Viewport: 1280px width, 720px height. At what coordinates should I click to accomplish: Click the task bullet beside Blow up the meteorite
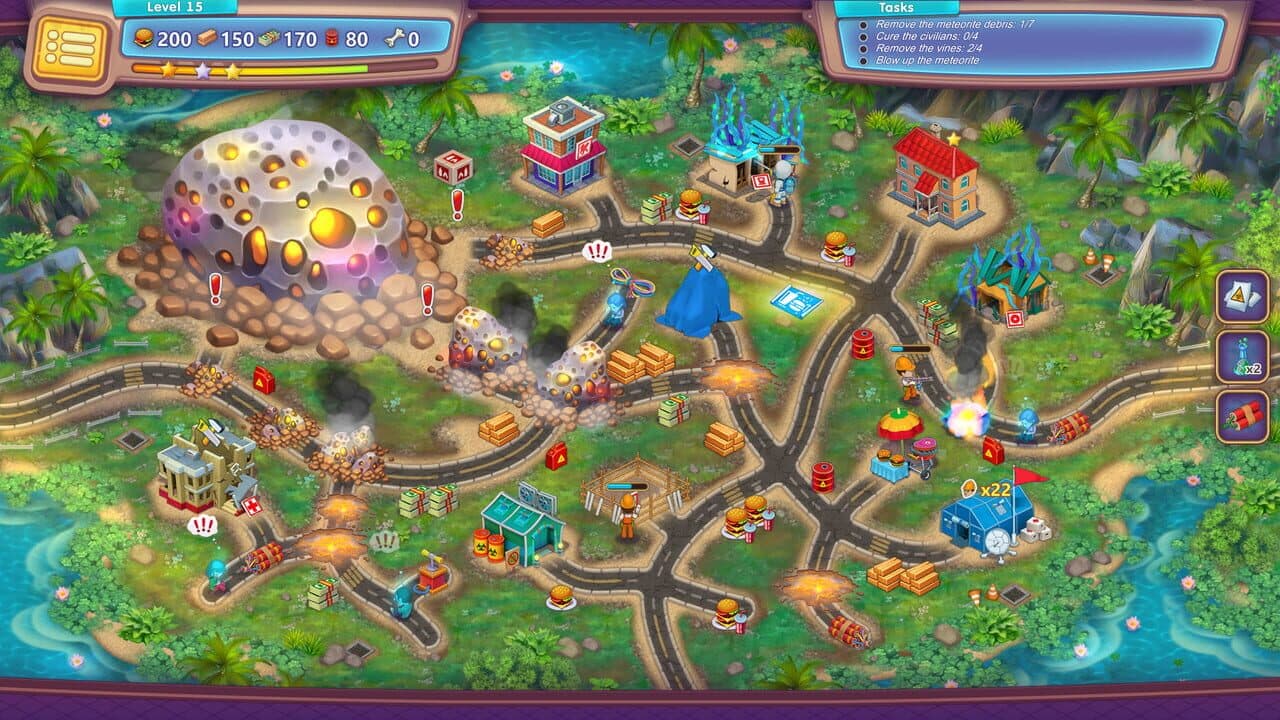coord(862,59)
